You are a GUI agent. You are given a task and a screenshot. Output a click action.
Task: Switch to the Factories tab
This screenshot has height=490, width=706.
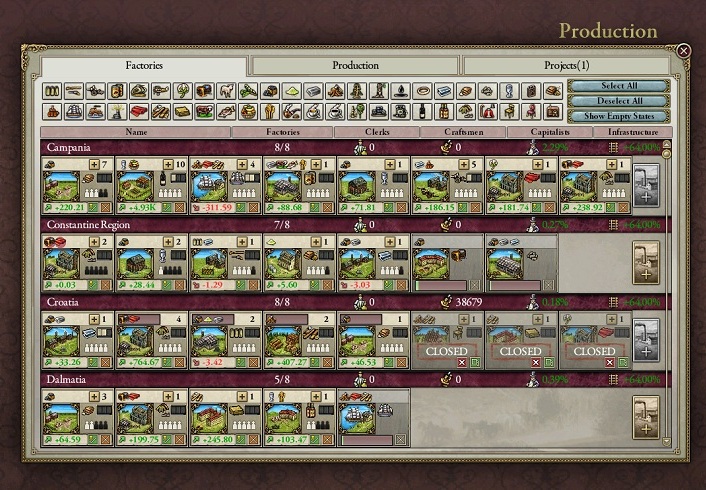[x=144, y=66]
